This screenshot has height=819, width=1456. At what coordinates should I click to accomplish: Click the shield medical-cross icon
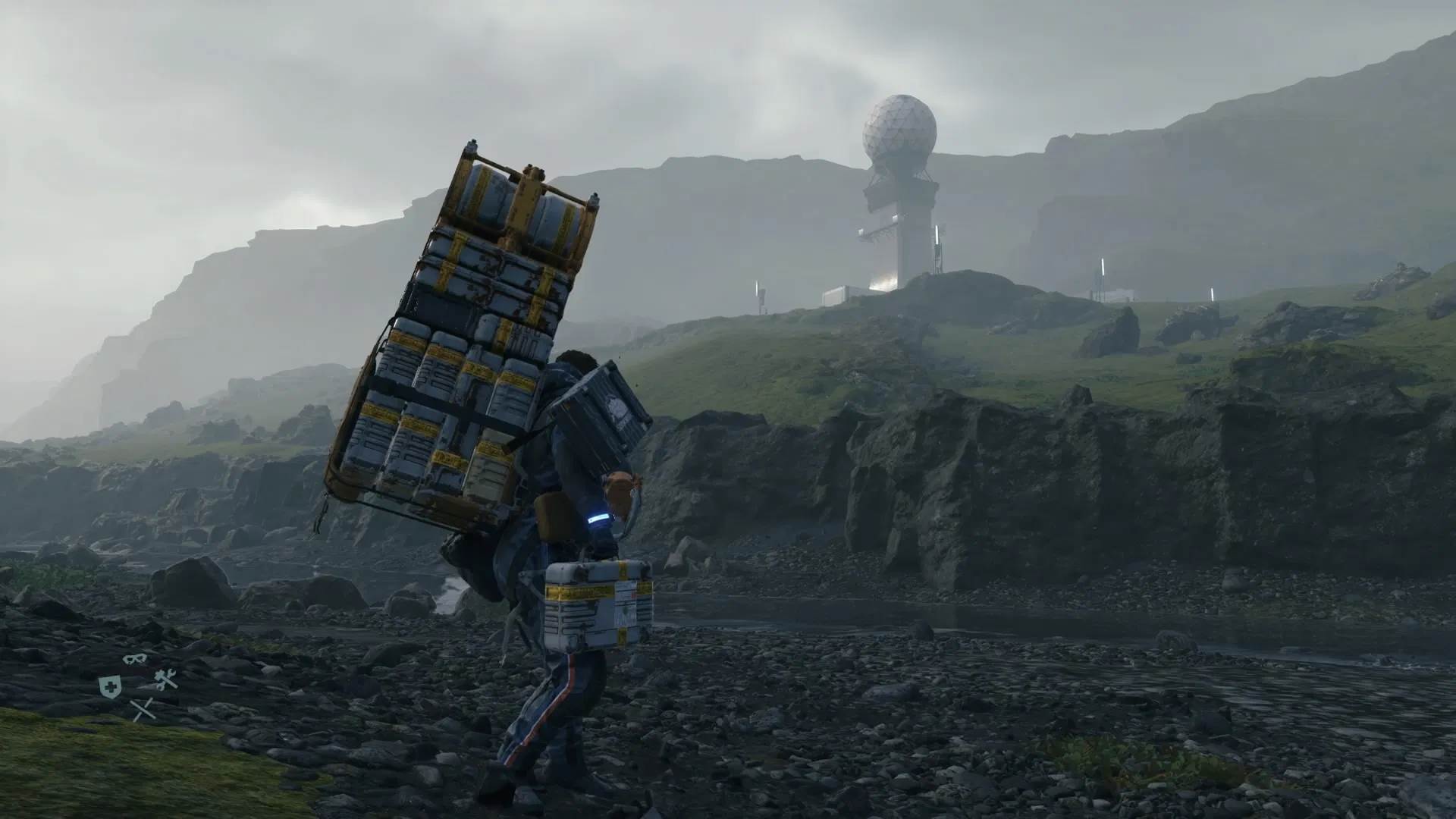pos(111,686)
